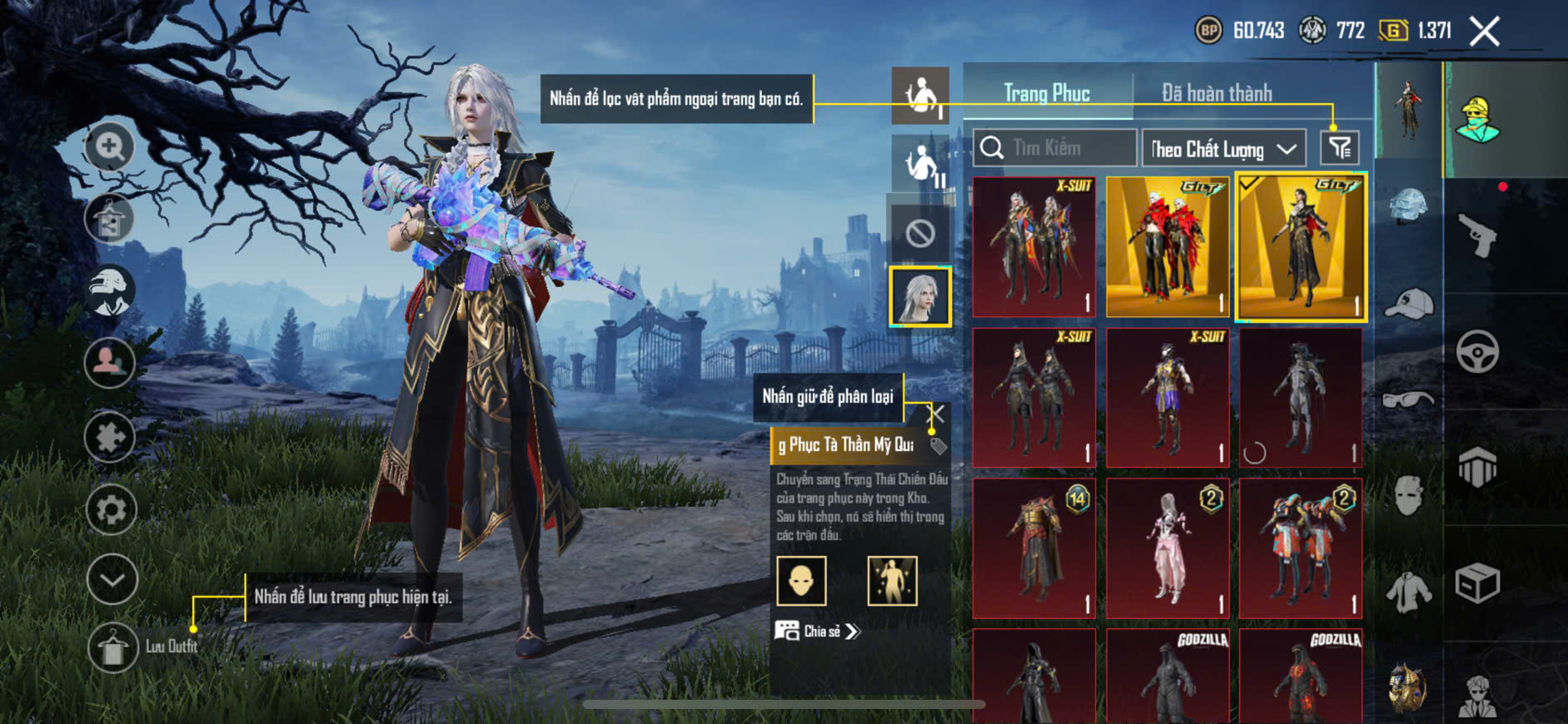
Task: Switch to the Đã hoàn thành tab
Action: click(1216, 93)
